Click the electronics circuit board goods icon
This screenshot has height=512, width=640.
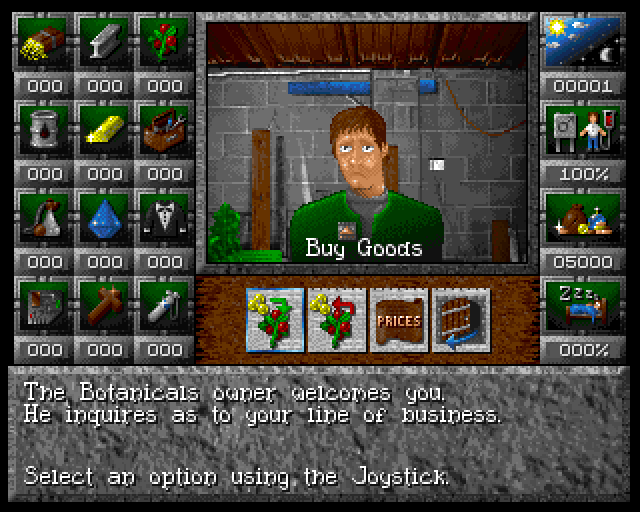click(44, 305)
